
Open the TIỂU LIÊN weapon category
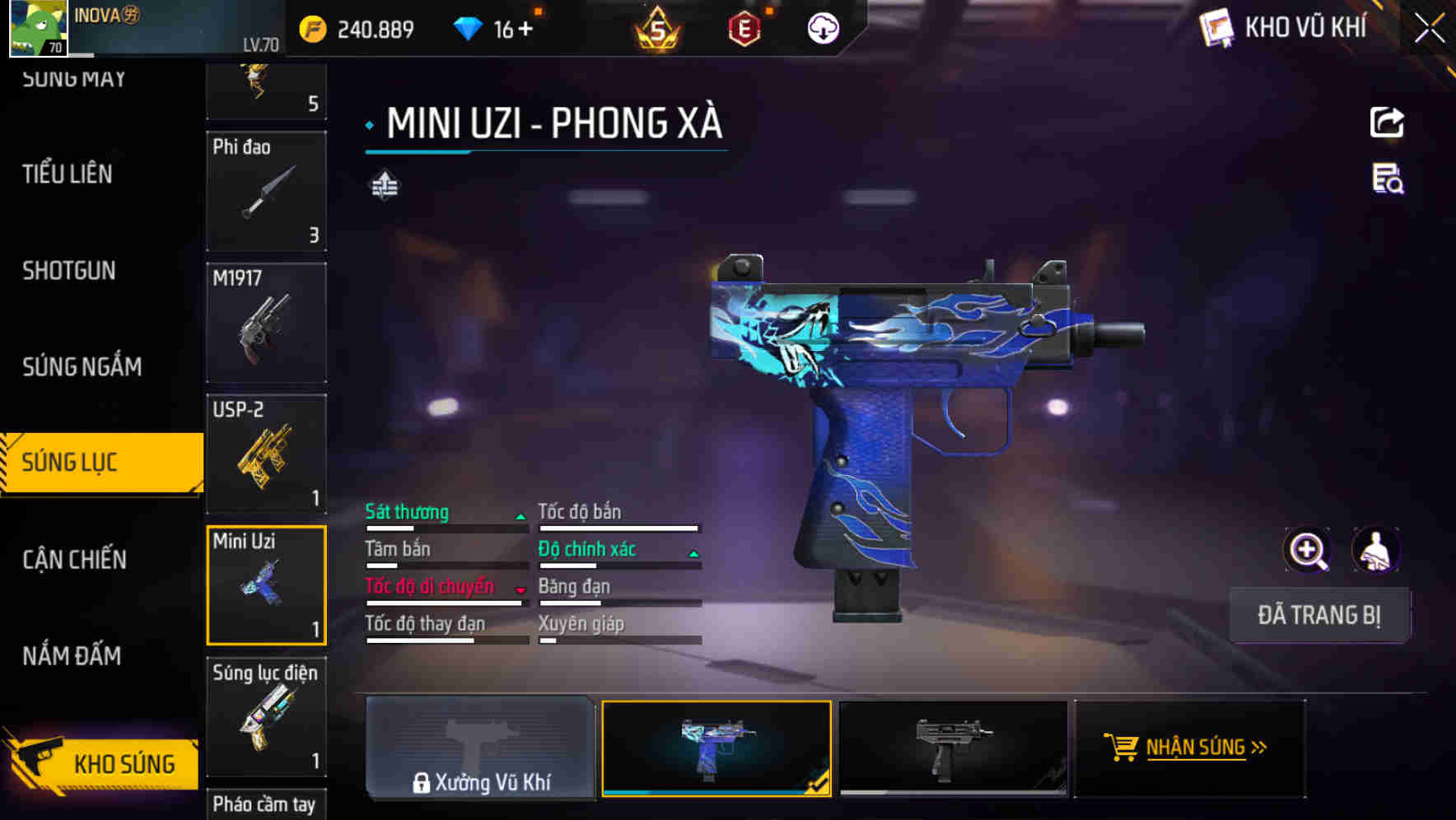(x=67, y=175)
